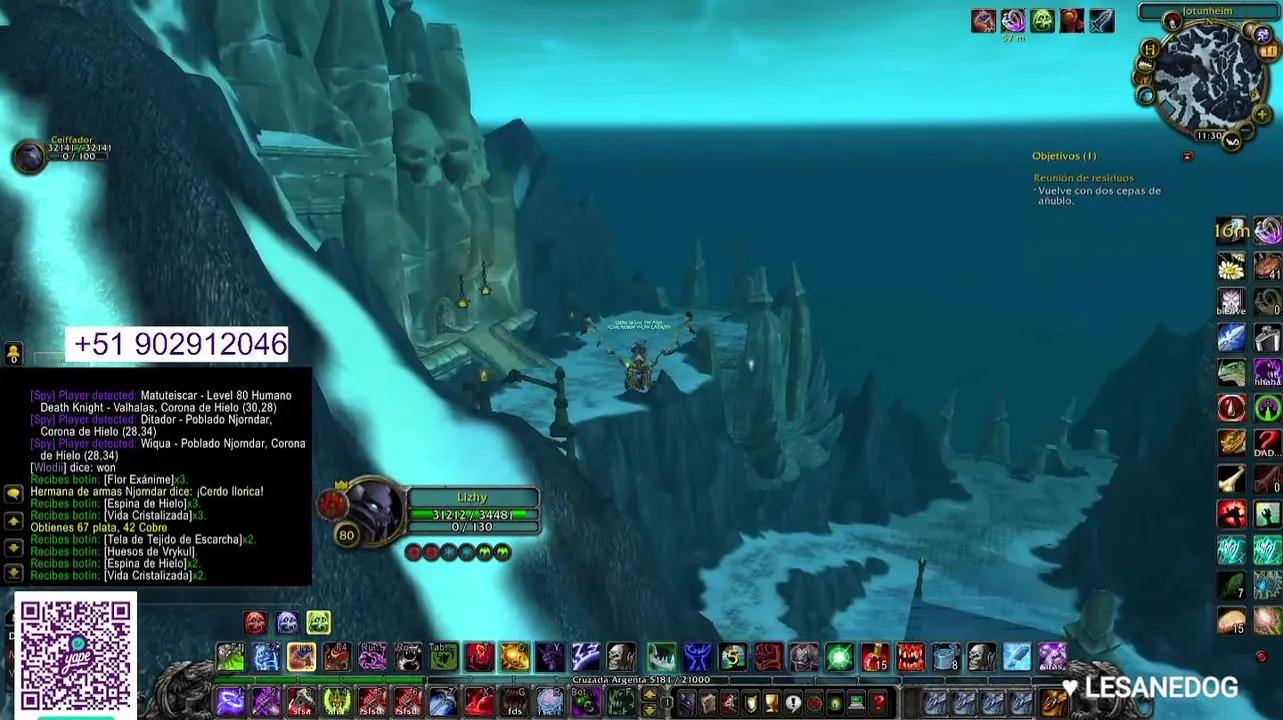Toggle the chat bubble menu button beside chat

tap(14, 495)
